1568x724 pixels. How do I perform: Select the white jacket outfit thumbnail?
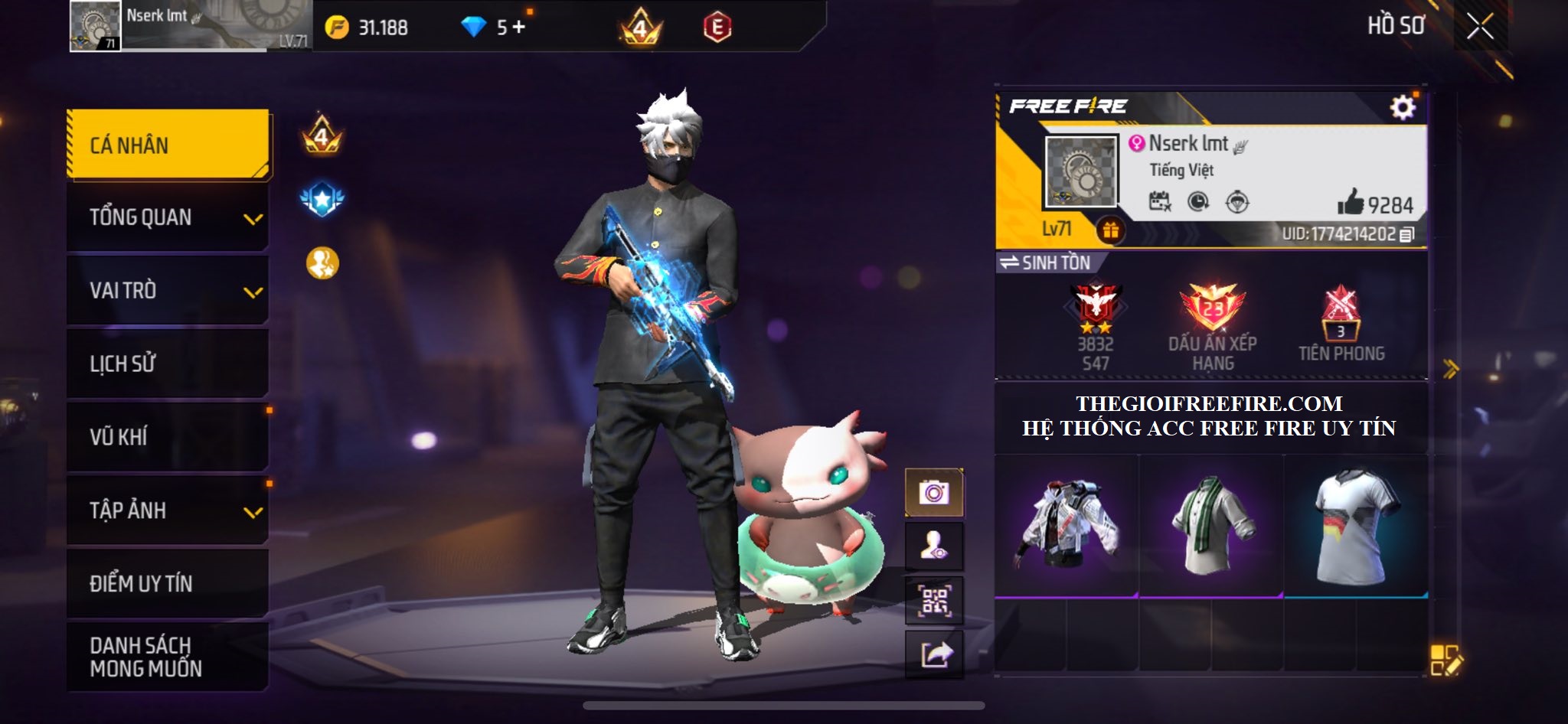click(1066, 526)
